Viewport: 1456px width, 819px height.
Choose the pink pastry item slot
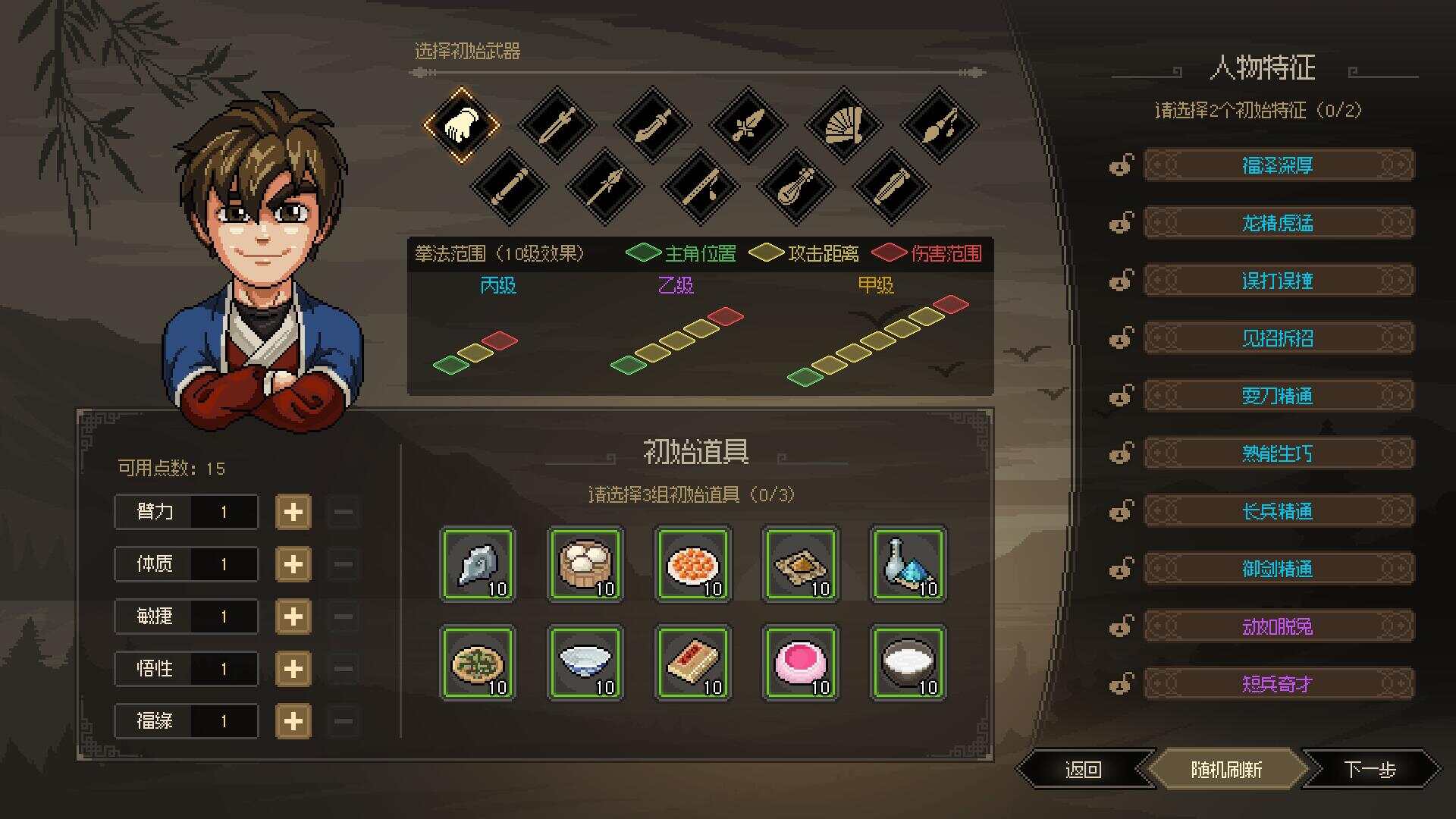[800, 664]
